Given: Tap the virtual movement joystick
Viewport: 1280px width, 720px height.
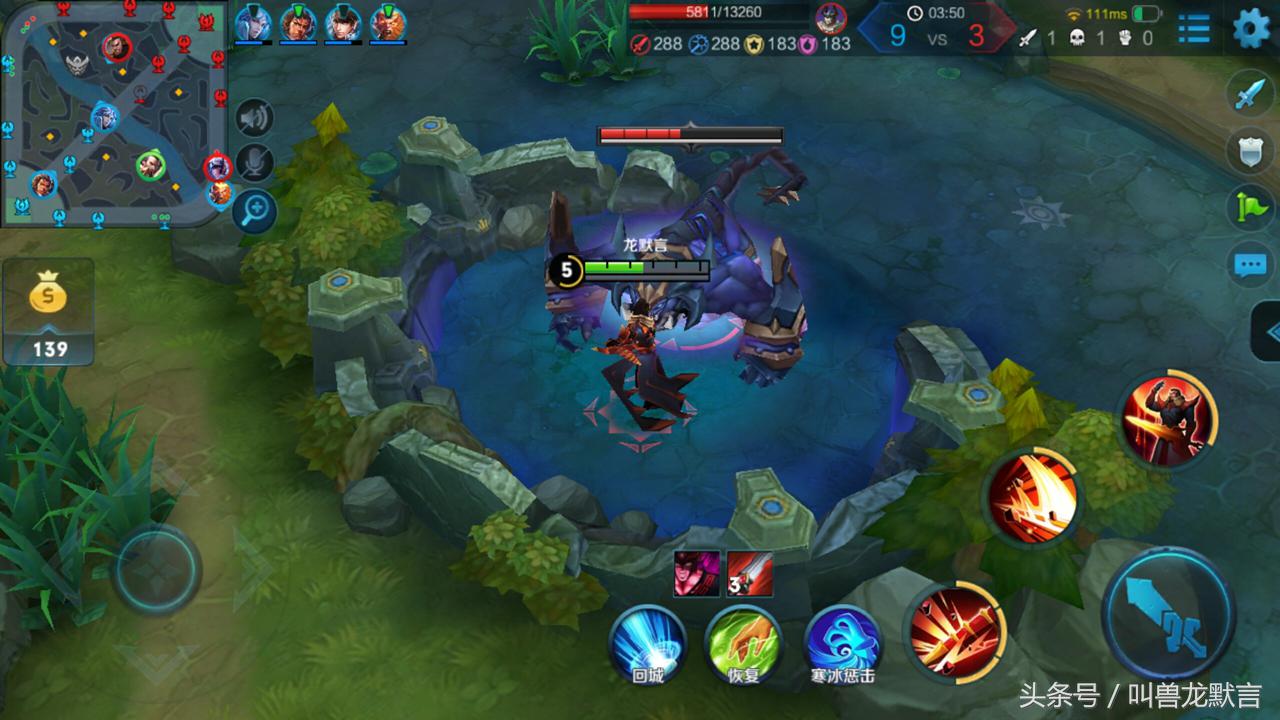Looking at the screenshot, I should pos(155,568).
